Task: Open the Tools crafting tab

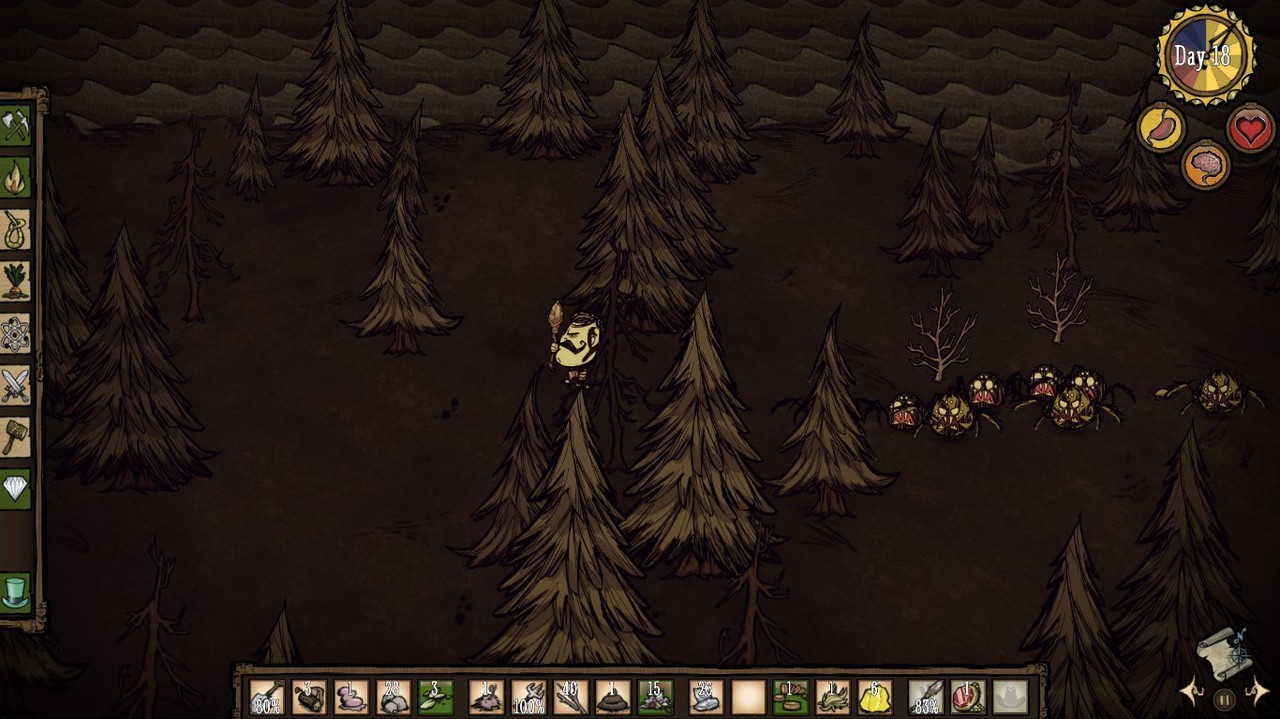Action: pos(15,126)
